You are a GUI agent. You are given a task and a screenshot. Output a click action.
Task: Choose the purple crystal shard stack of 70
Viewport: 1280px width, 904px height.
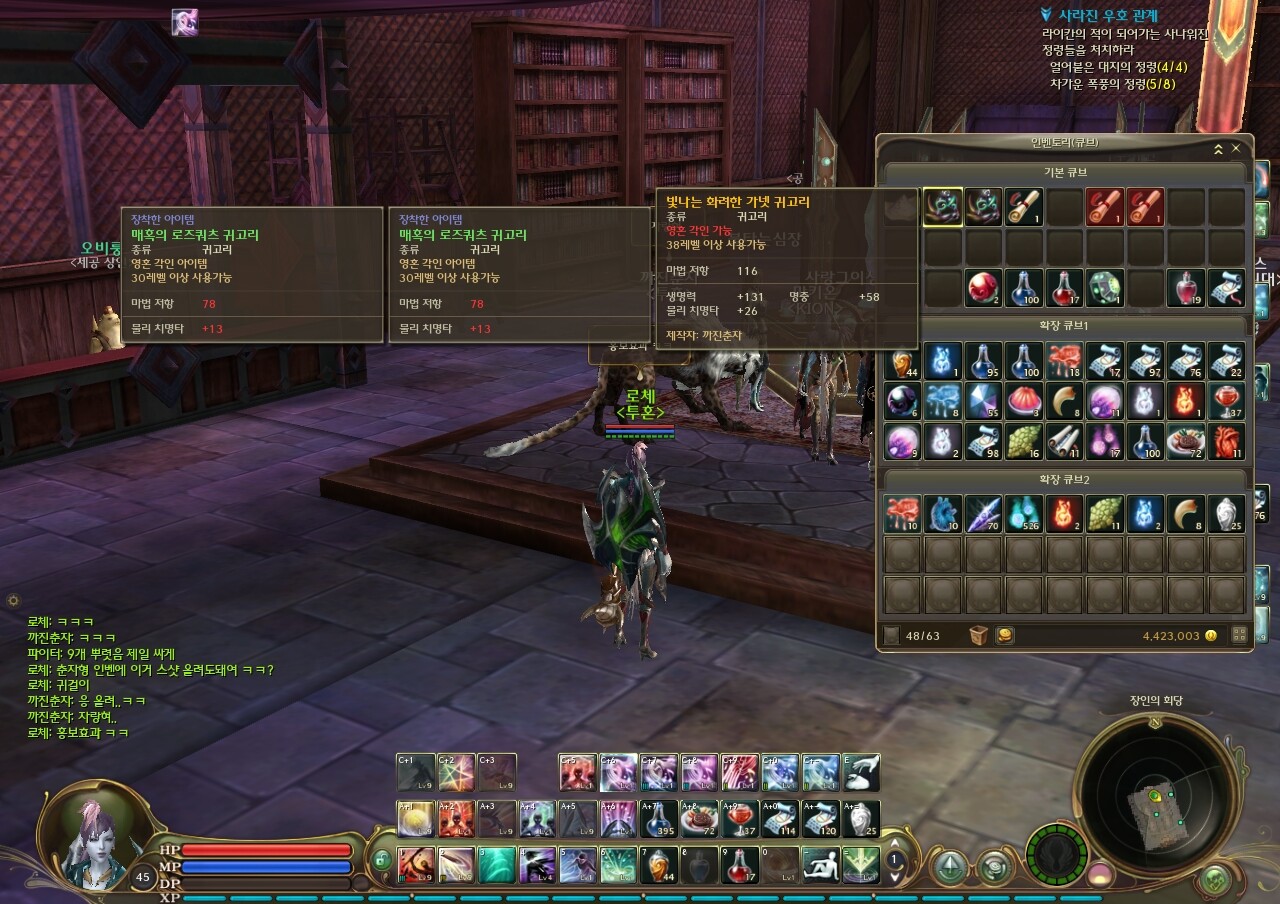pos(983,514)
